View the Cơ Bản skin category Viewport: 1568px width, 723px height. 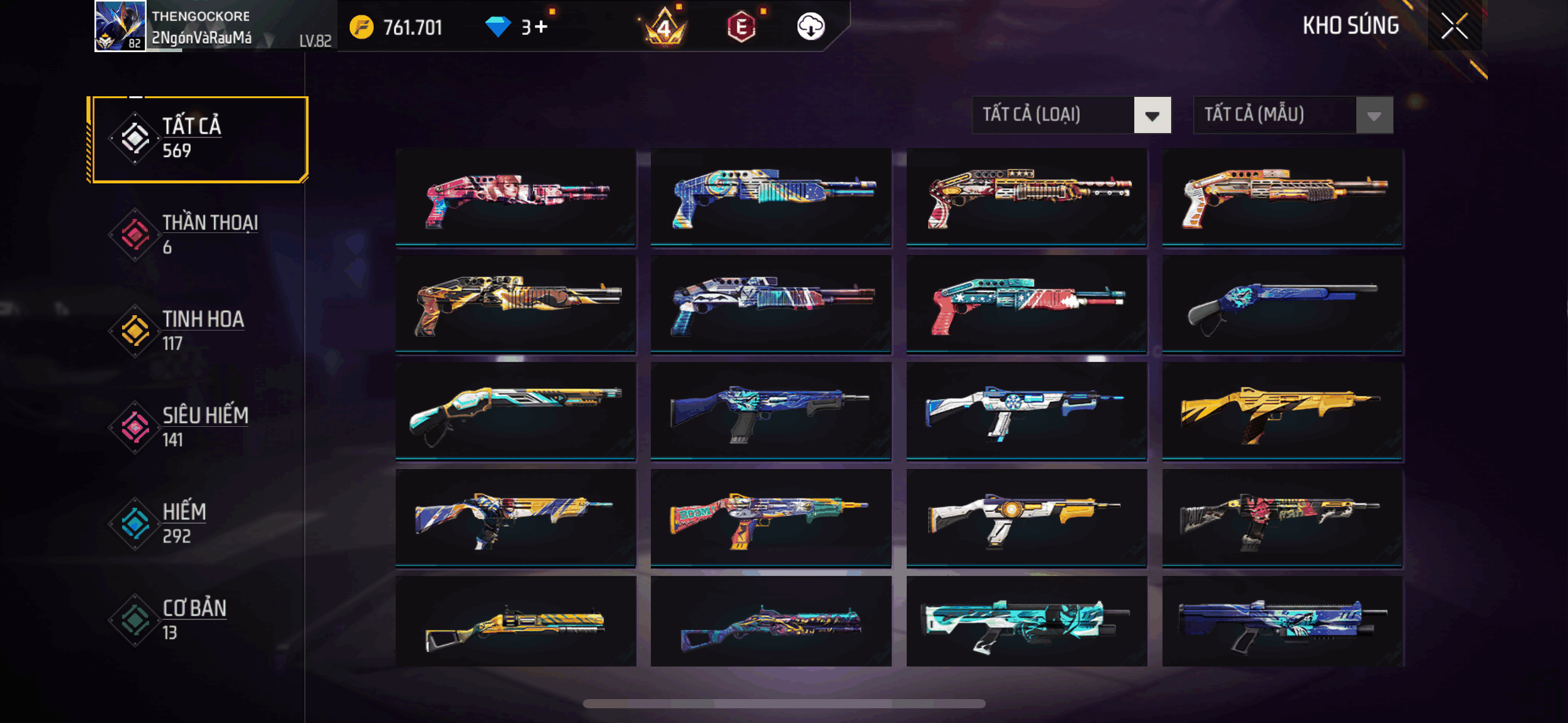[x=198, y=620]
